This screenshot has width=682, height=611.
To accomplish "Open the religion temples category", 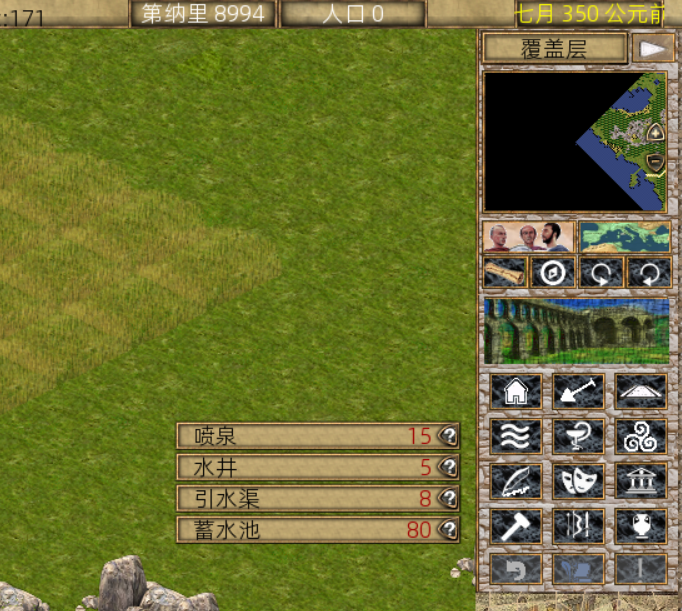I will [x=640, y=437].
